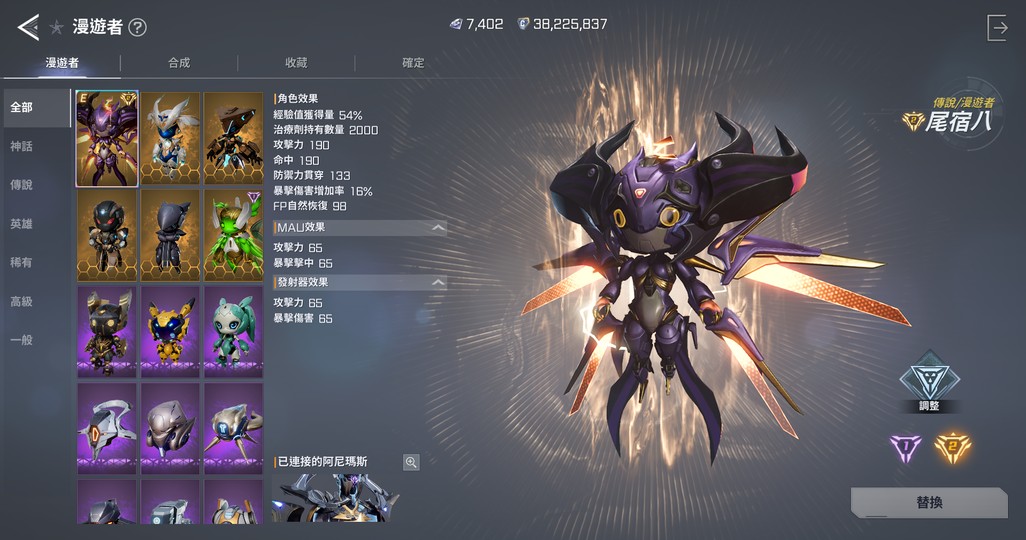Click the exit icon at top right
Screen dimensions: 1026x540
[997, 28]
